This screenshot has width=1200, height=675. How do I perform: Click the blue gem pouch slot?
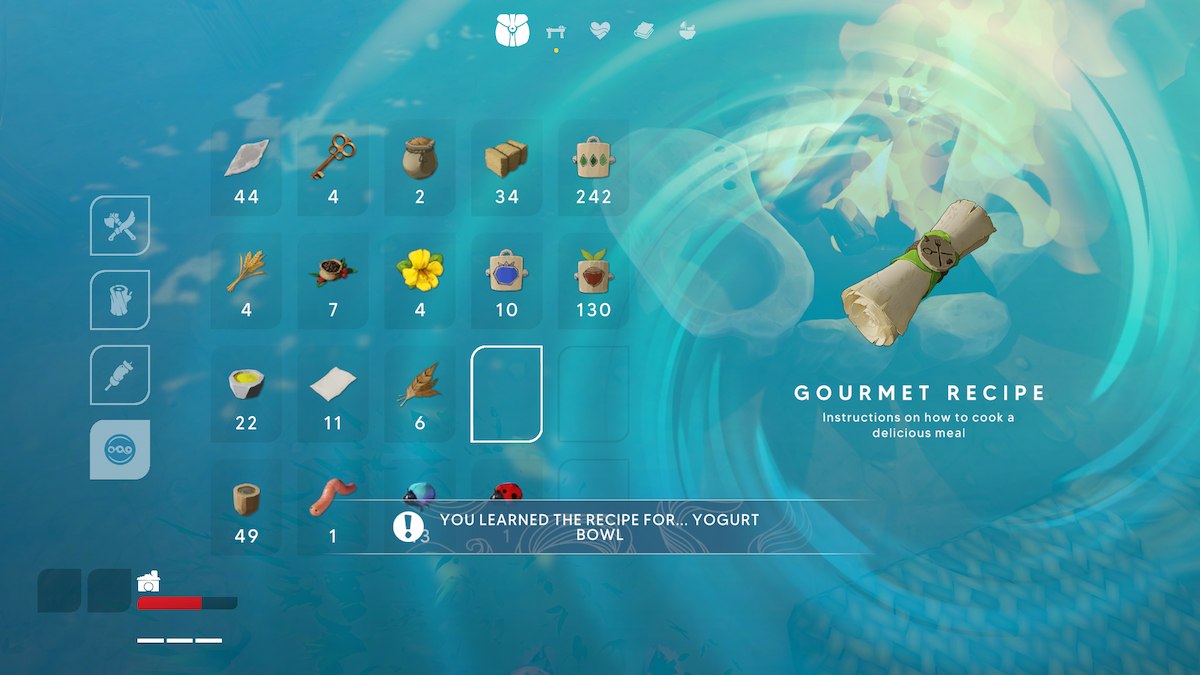coord(507,280)
